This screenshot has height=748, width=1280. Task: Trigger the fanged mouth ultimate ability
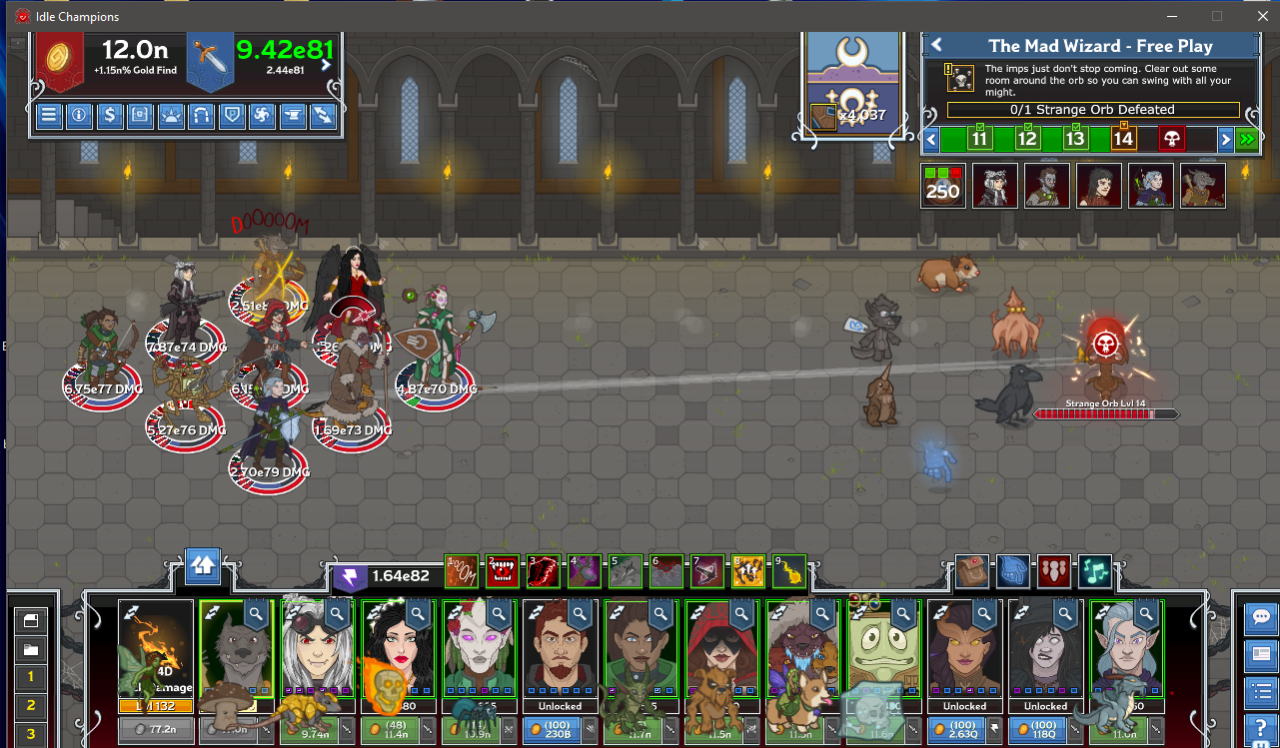[502, 571]
